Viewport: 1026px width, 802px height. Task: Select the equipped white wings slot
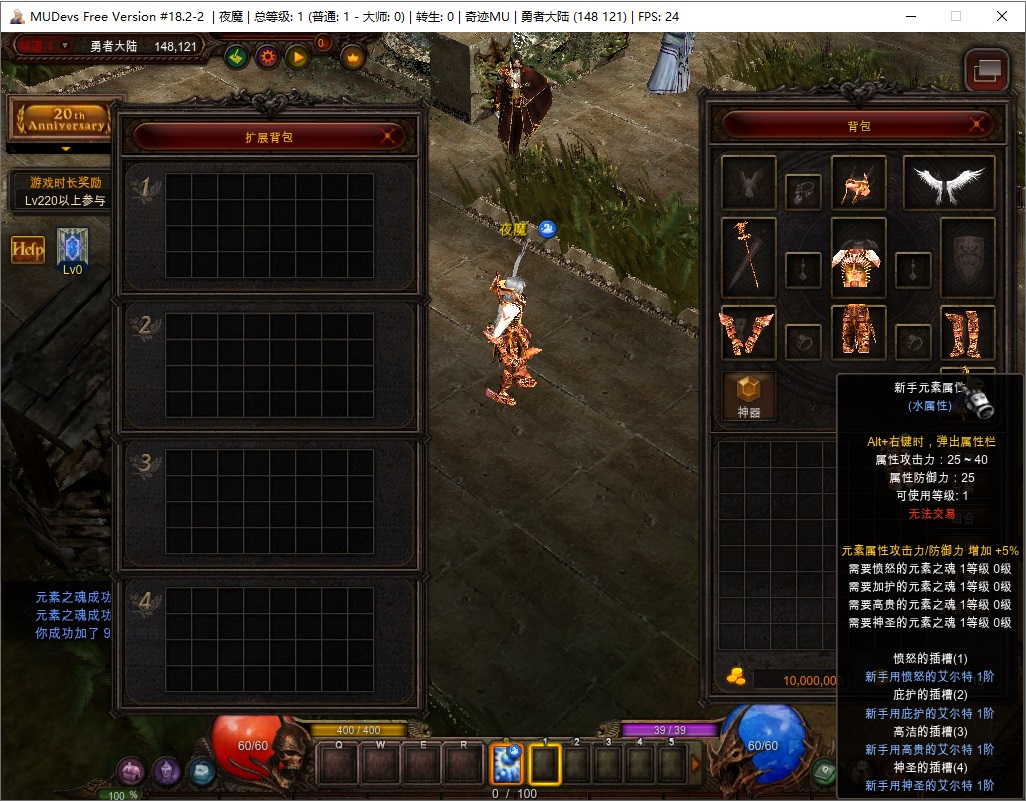coord(948,182)
